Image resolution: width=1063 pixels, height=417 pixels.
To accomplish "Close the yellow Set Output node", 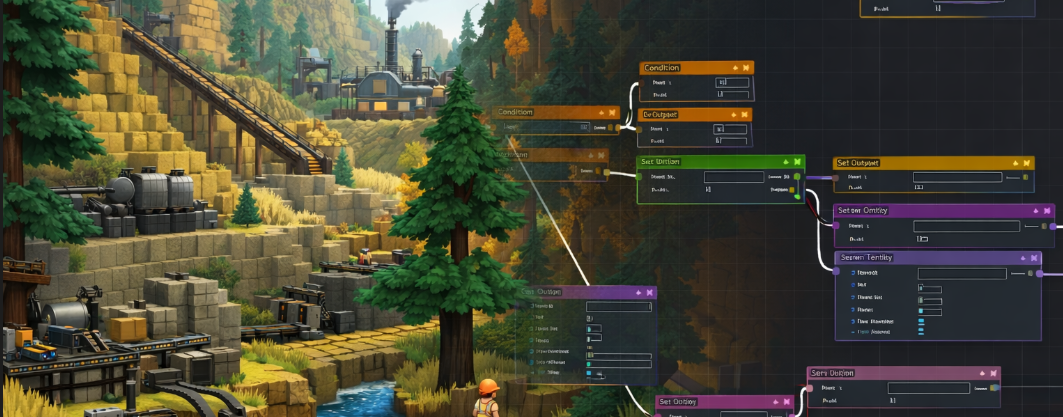I will coord(1027,163).
